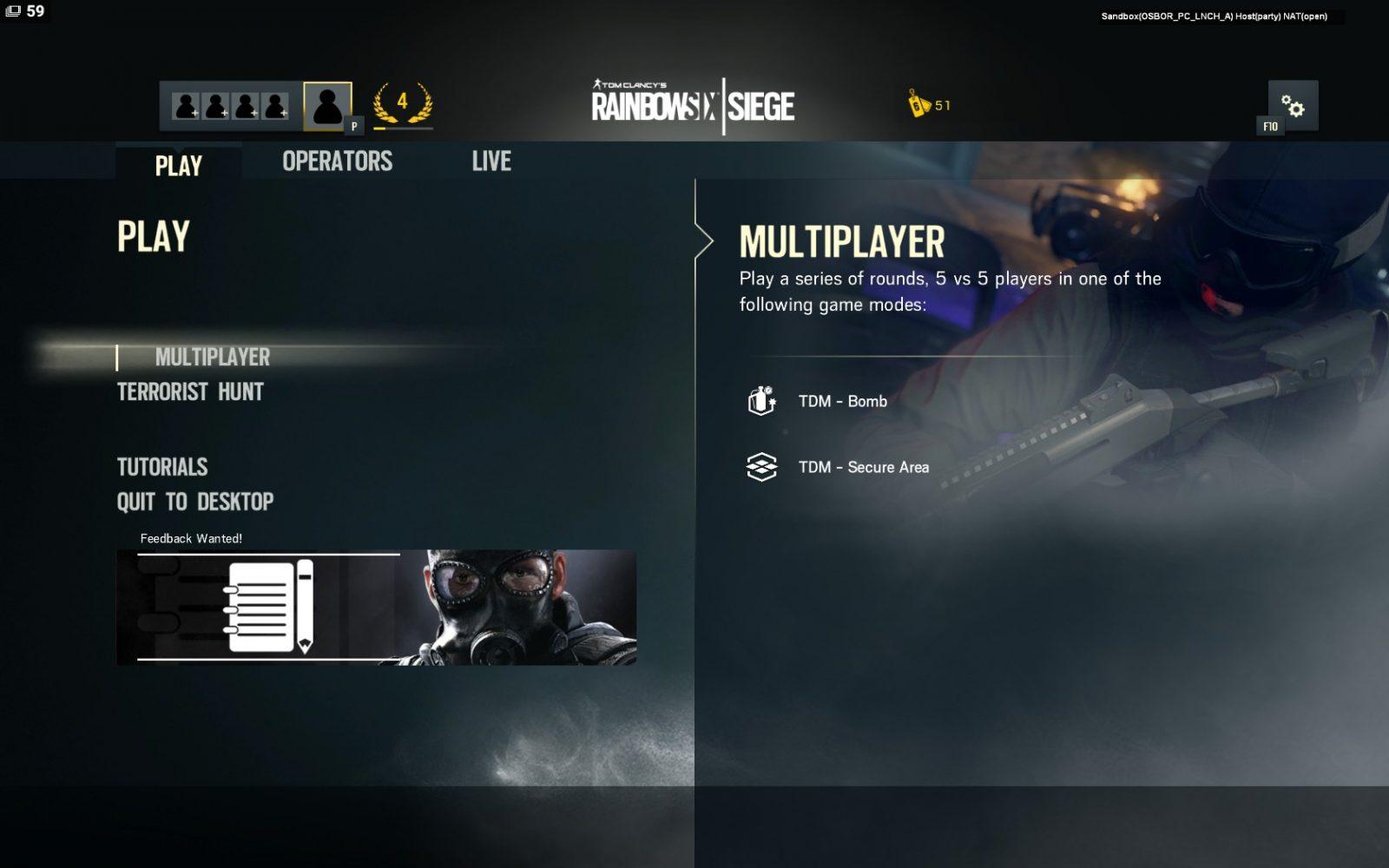Screen dimensions: 1389x868
Task: Select Quit to Desktop
Action: point(195,502)
